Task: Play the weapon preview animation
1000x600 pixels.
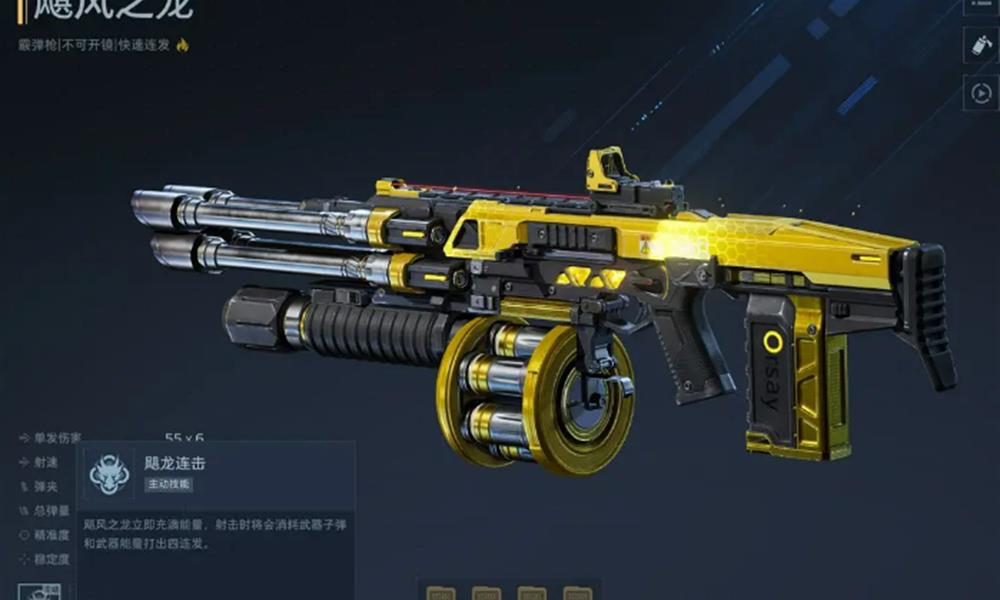Action: point(979,93)
